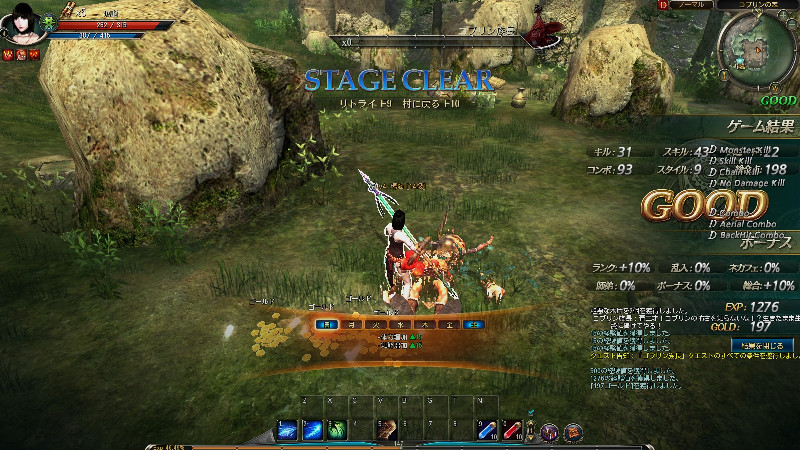Trigger the brown skill in hotbar slot five

click(x=387, y=430)
